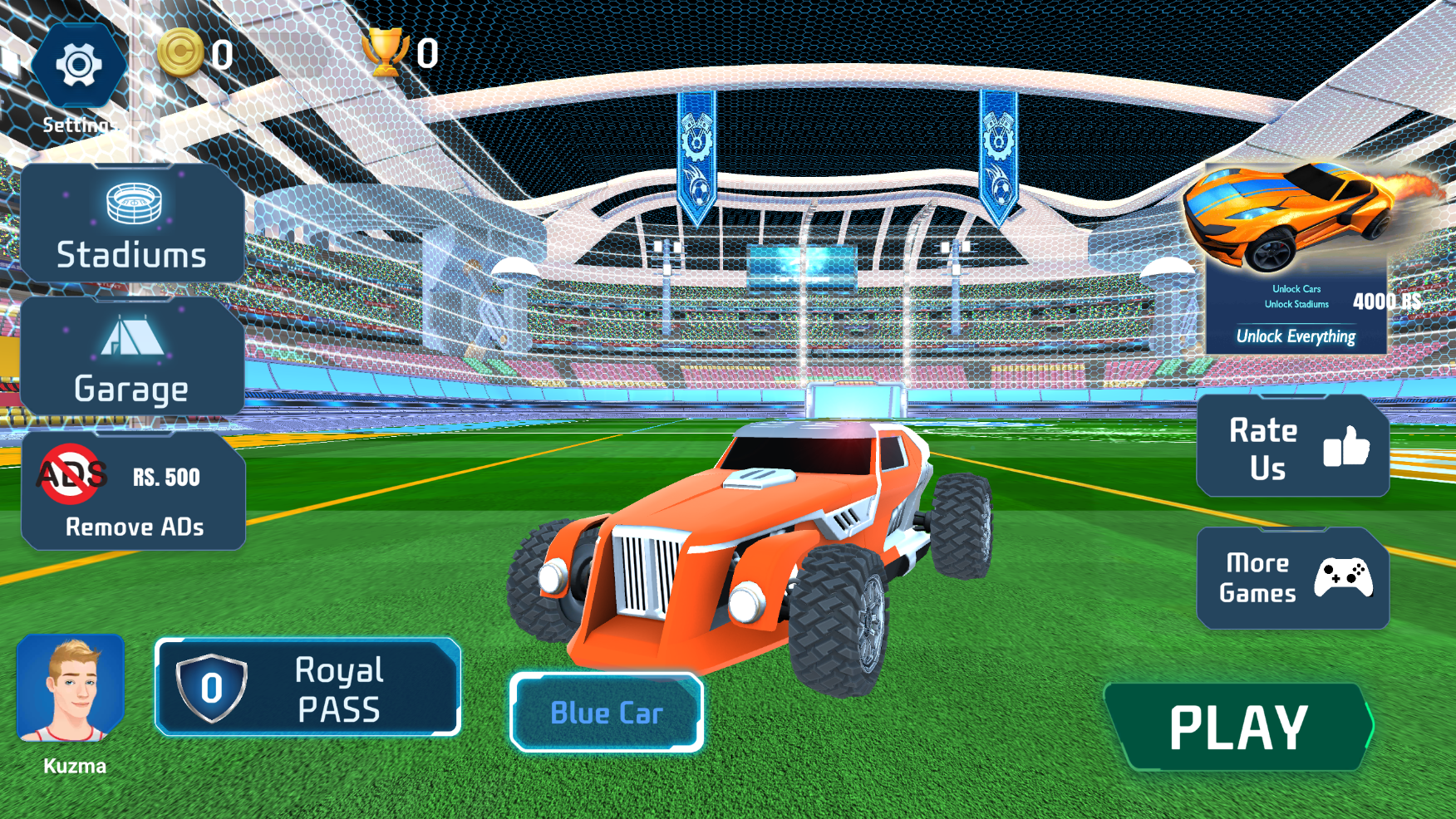Select the Royal PASS shield icon
The width and height of the screenshot is (1456, 819).
pos(212,687)
